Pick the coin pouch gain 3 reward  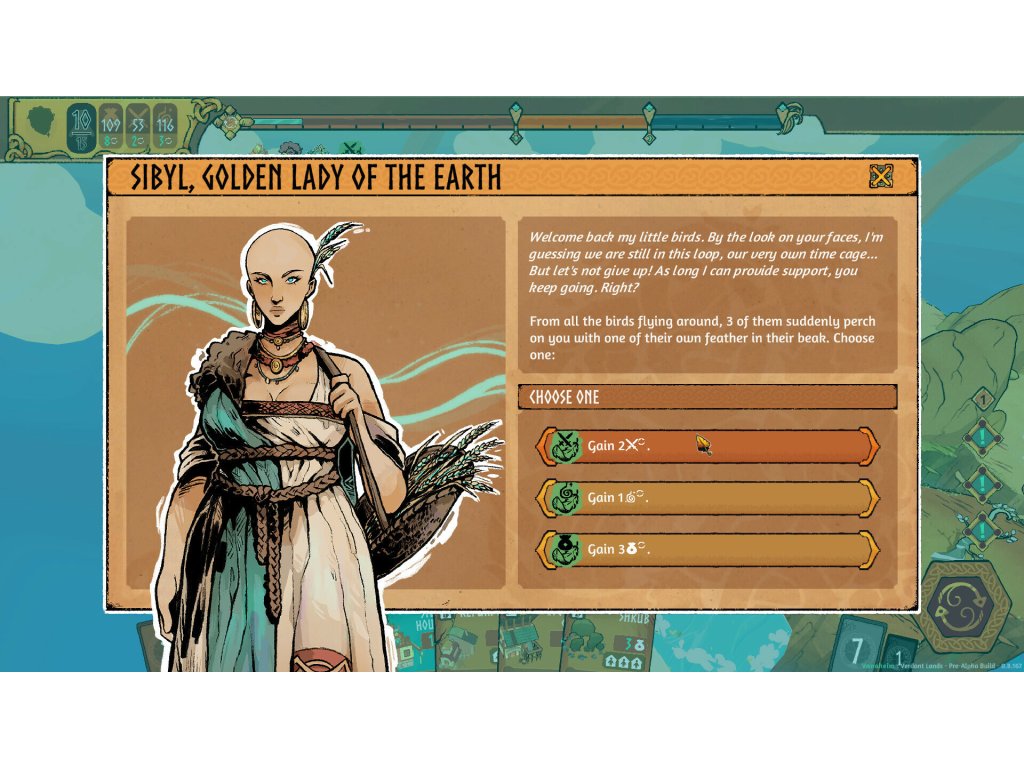pos(708,549)
